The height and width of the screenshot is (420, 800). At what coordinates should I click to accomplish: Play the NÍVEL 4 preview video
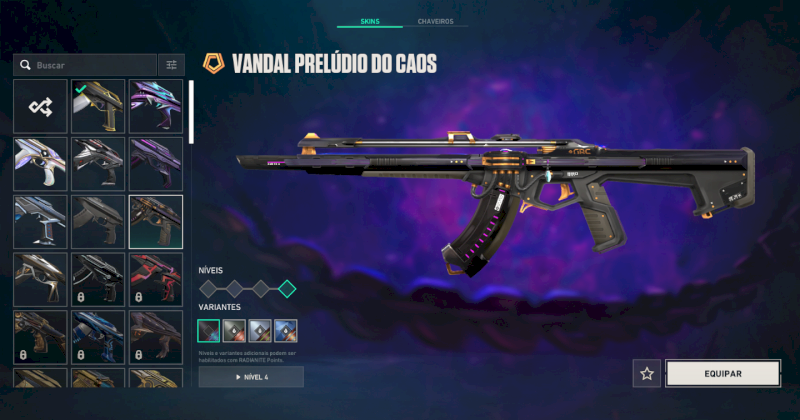coord(251,377)
